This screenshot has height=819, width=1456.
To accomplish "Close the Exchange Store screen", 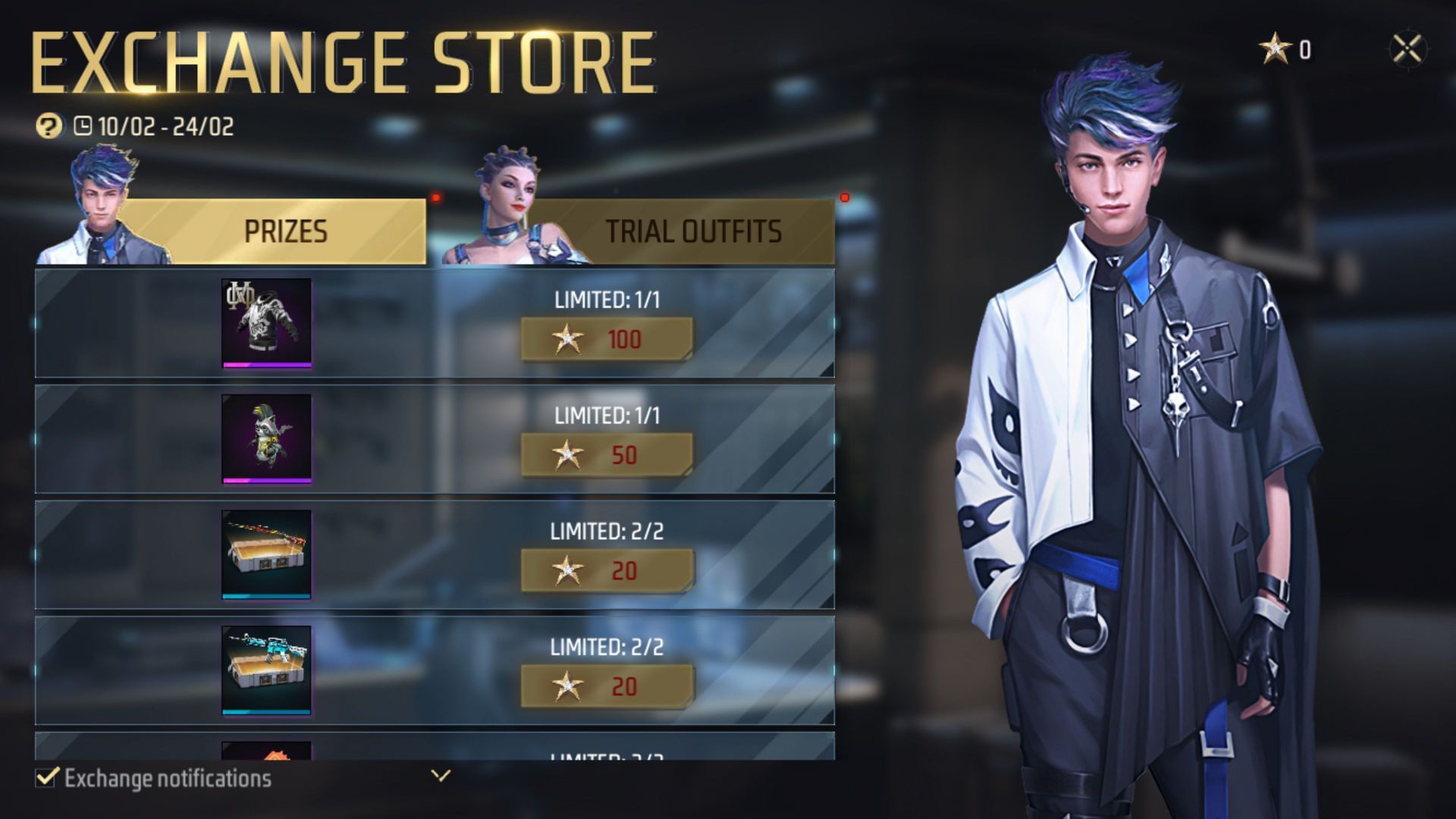I will 1407,49.
